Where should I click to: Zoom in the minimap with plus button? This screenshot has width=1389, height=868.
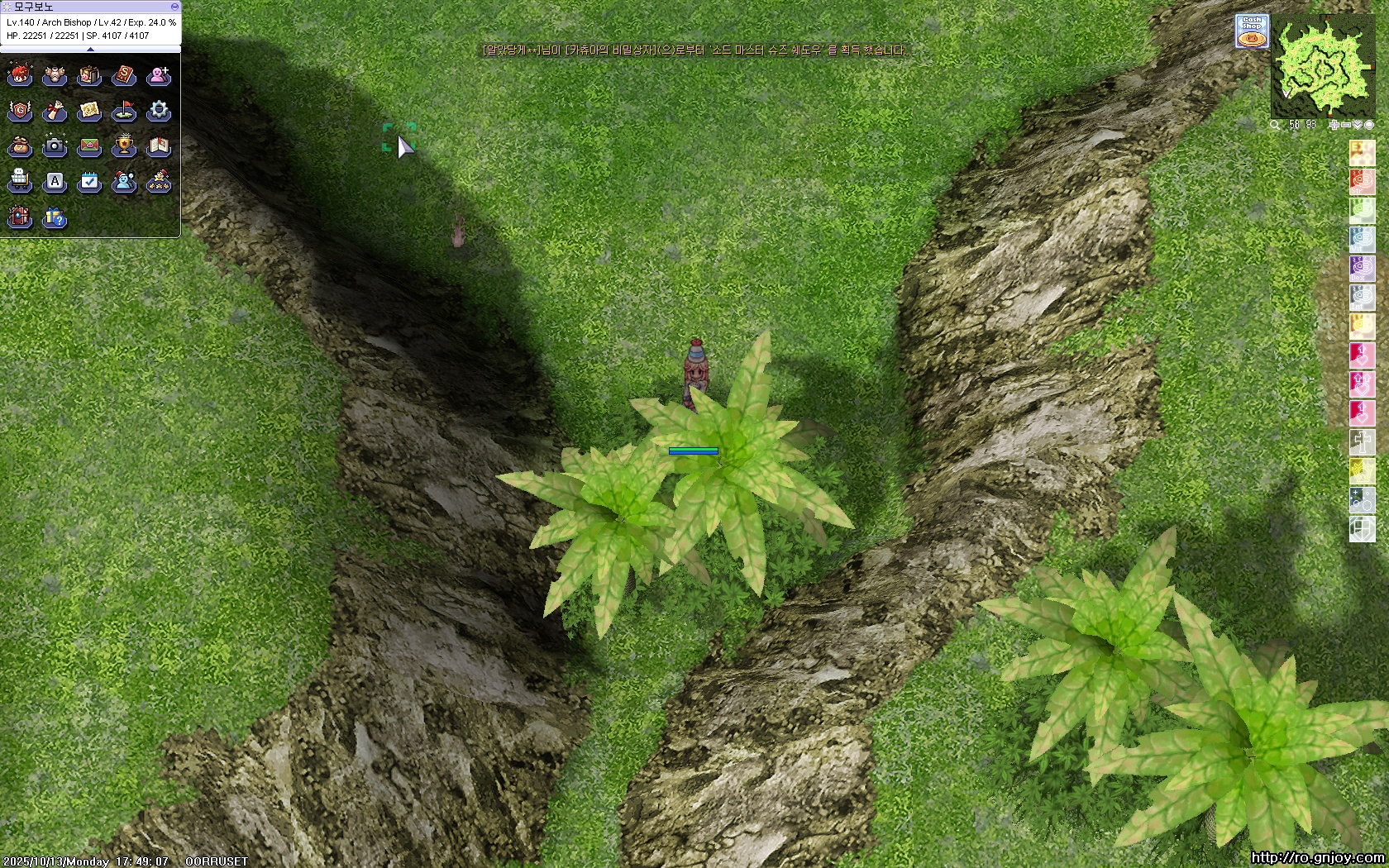1334,125
